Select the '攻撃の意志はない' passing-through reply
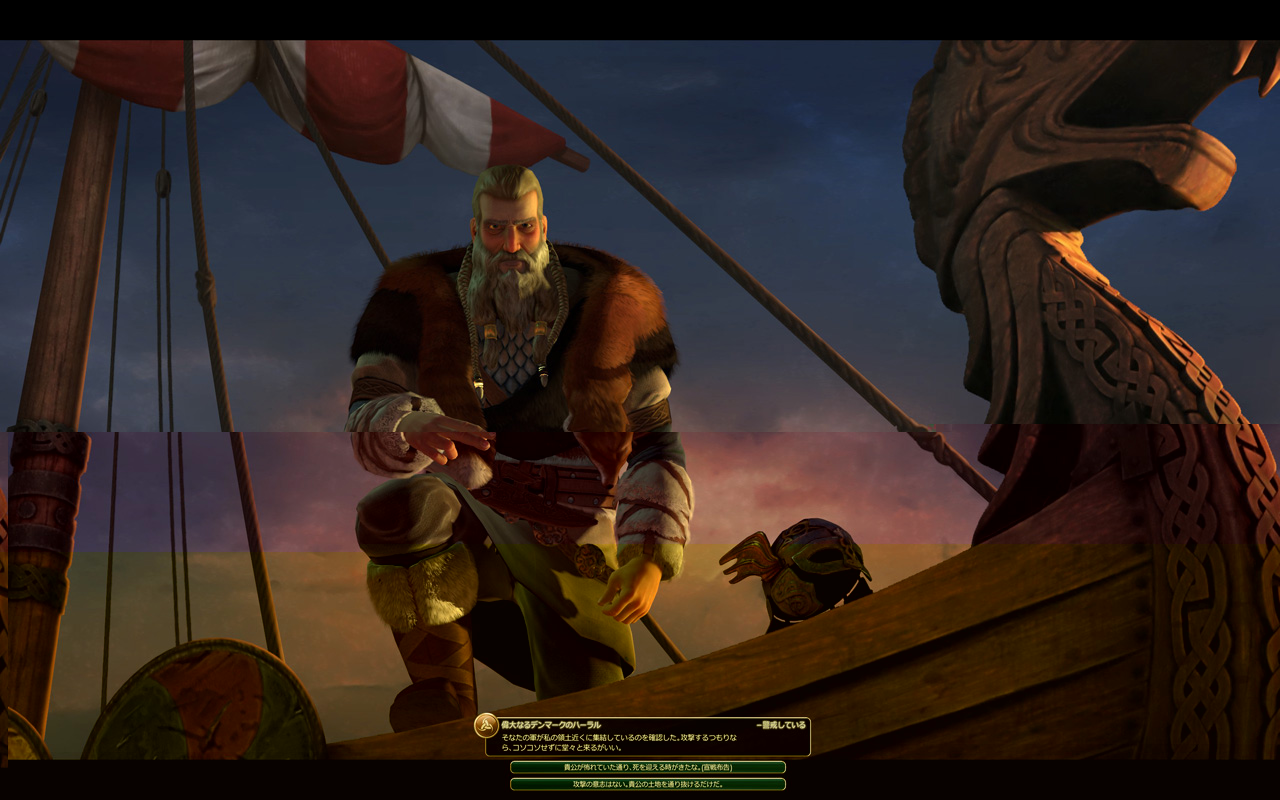This screenshot has width=1280, height=800. coord(647,784)
